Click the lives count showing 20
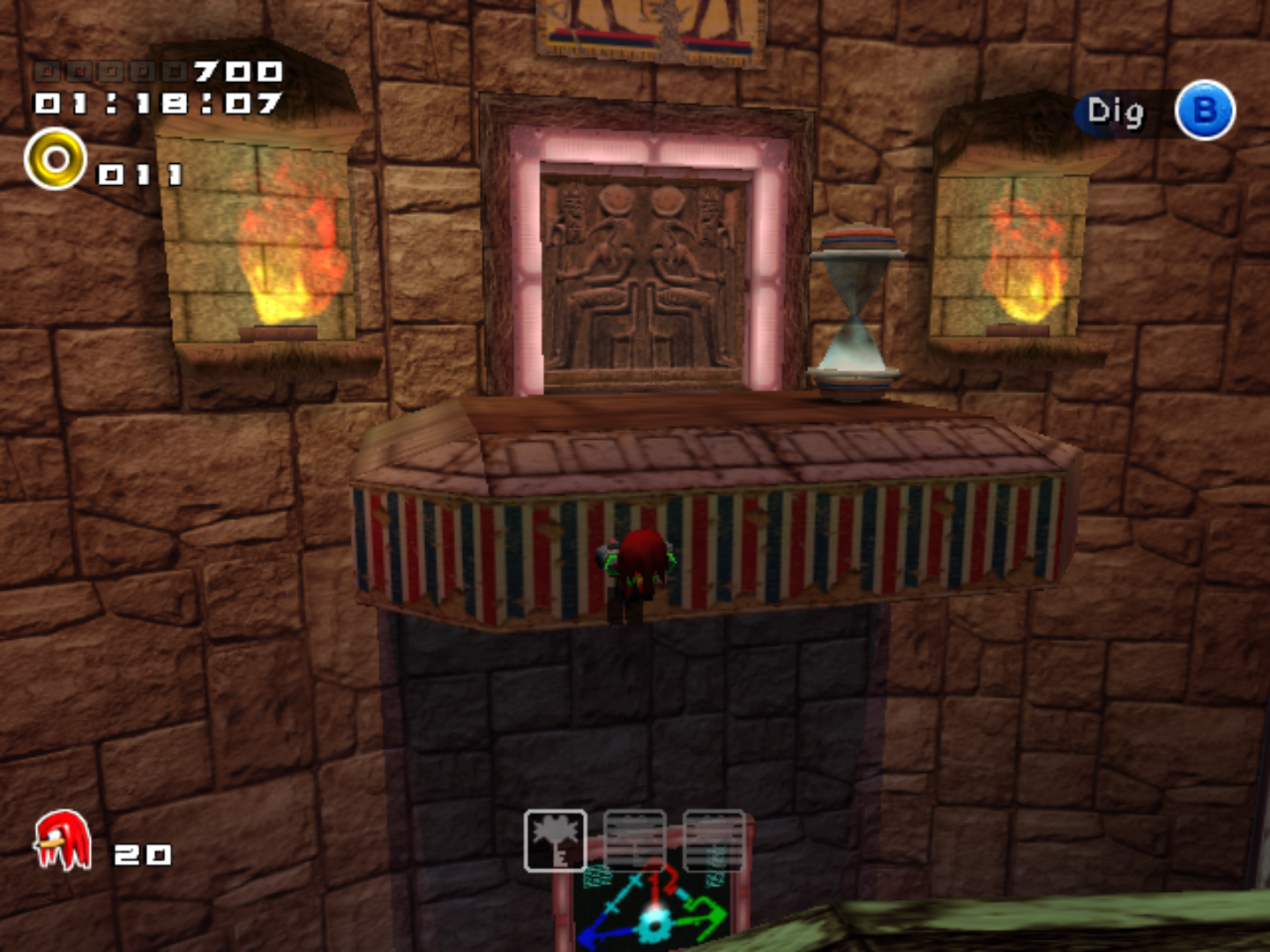The height and width of the screenshot is (952, 1270). [x=141, y=853]
